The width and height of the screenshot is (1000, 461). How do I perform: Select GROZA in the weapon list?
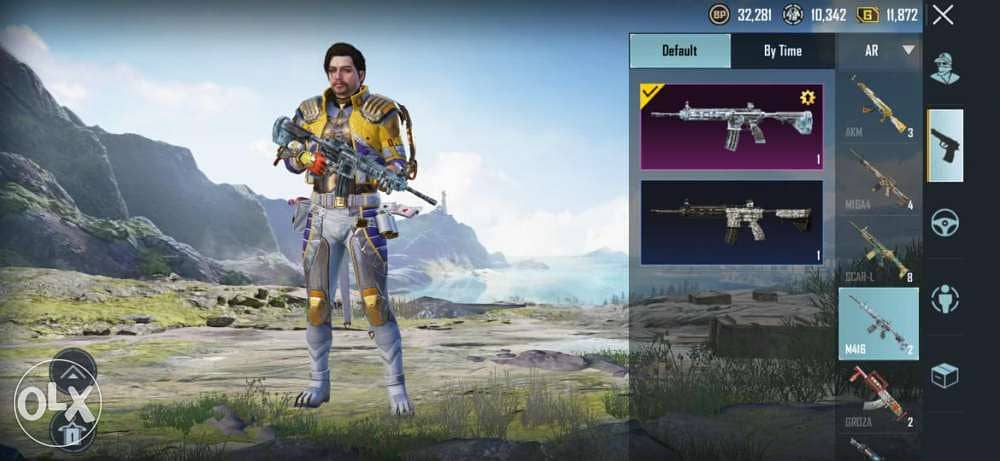tap(879, 394)
